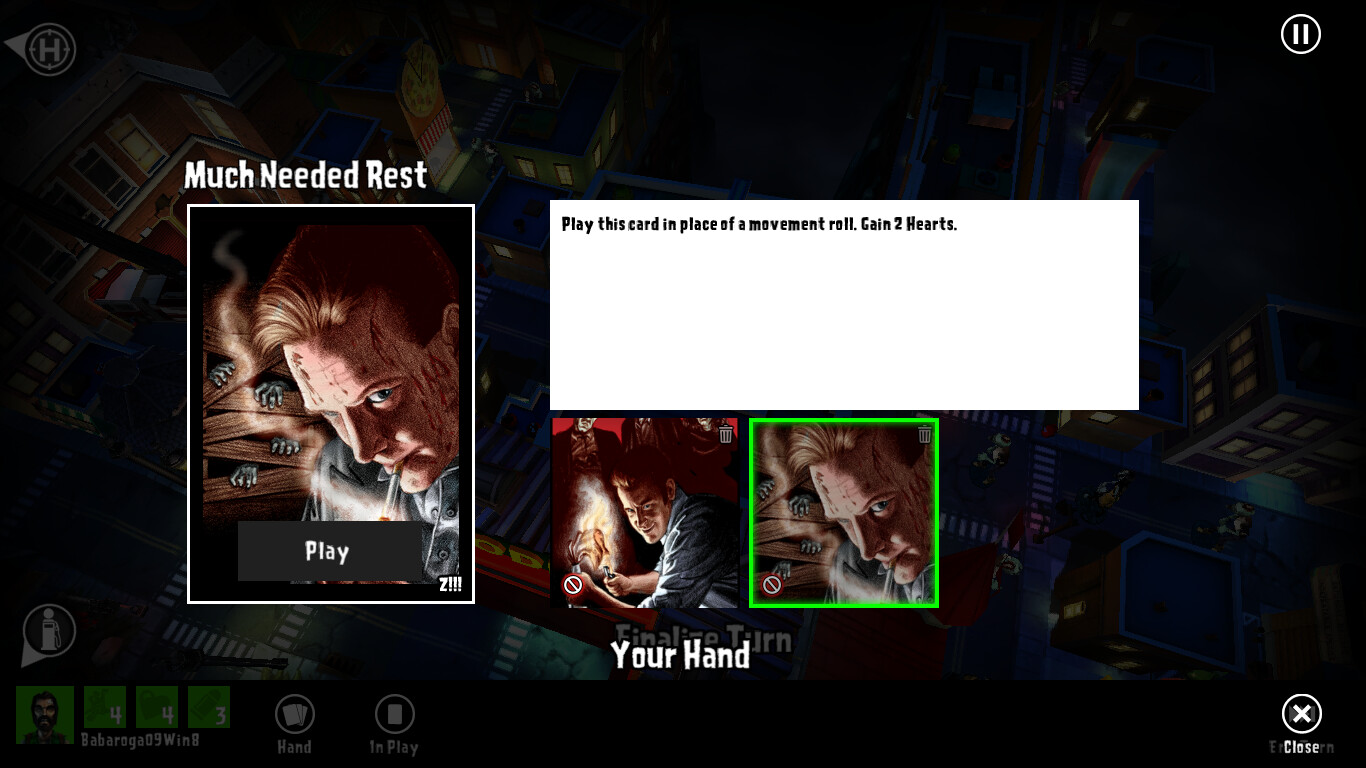Select the hearts icon showing 4
The width and height of the screenshot is (1366, 768).
[x=158, y=707]
